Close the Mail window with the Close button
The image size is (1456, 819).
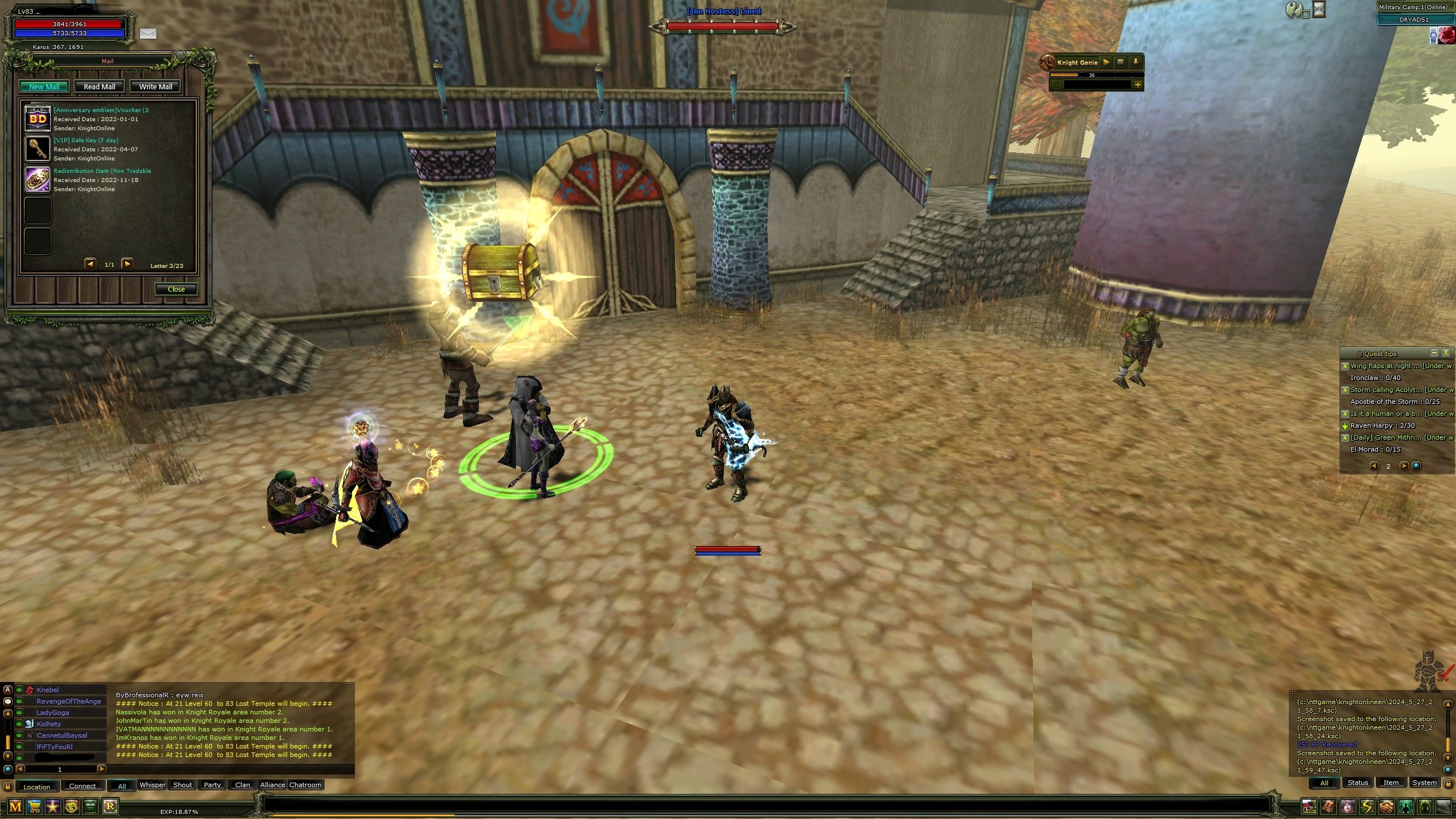[x=176, y=289]
